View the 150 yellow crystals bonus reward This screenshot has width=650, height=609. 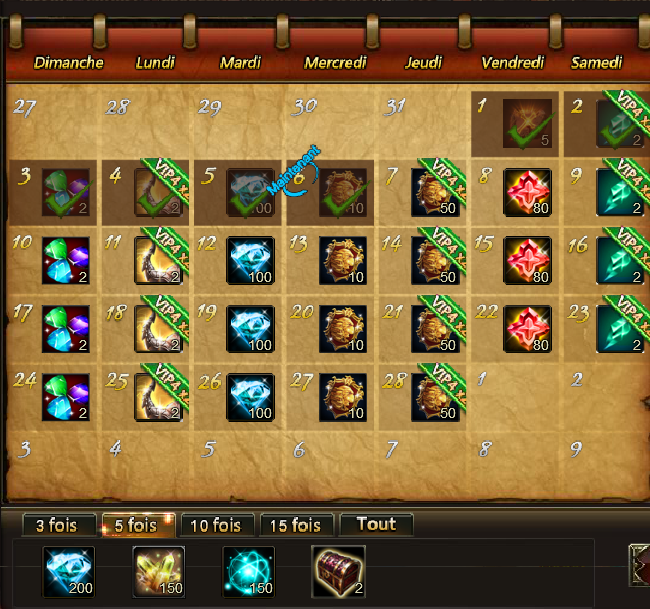click(x=158, y=571)
